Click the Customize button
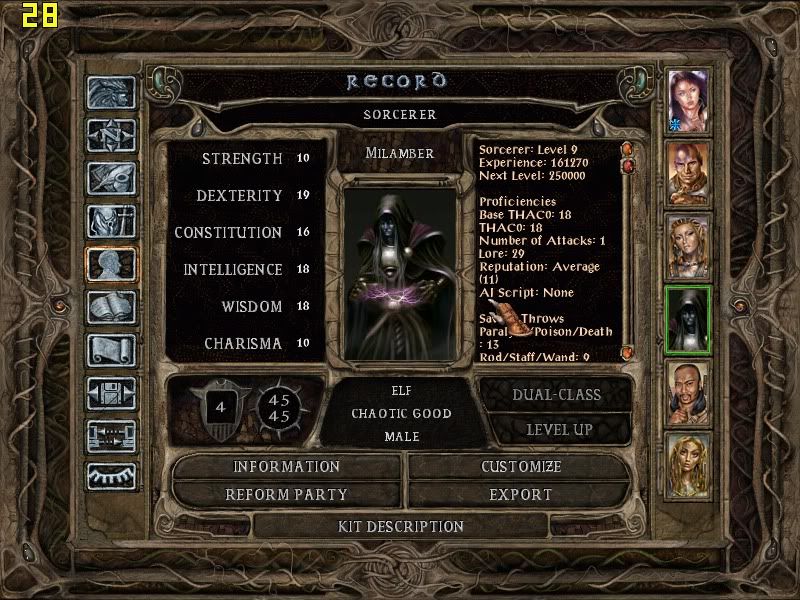Screen dimensions: 800x600 521,467
